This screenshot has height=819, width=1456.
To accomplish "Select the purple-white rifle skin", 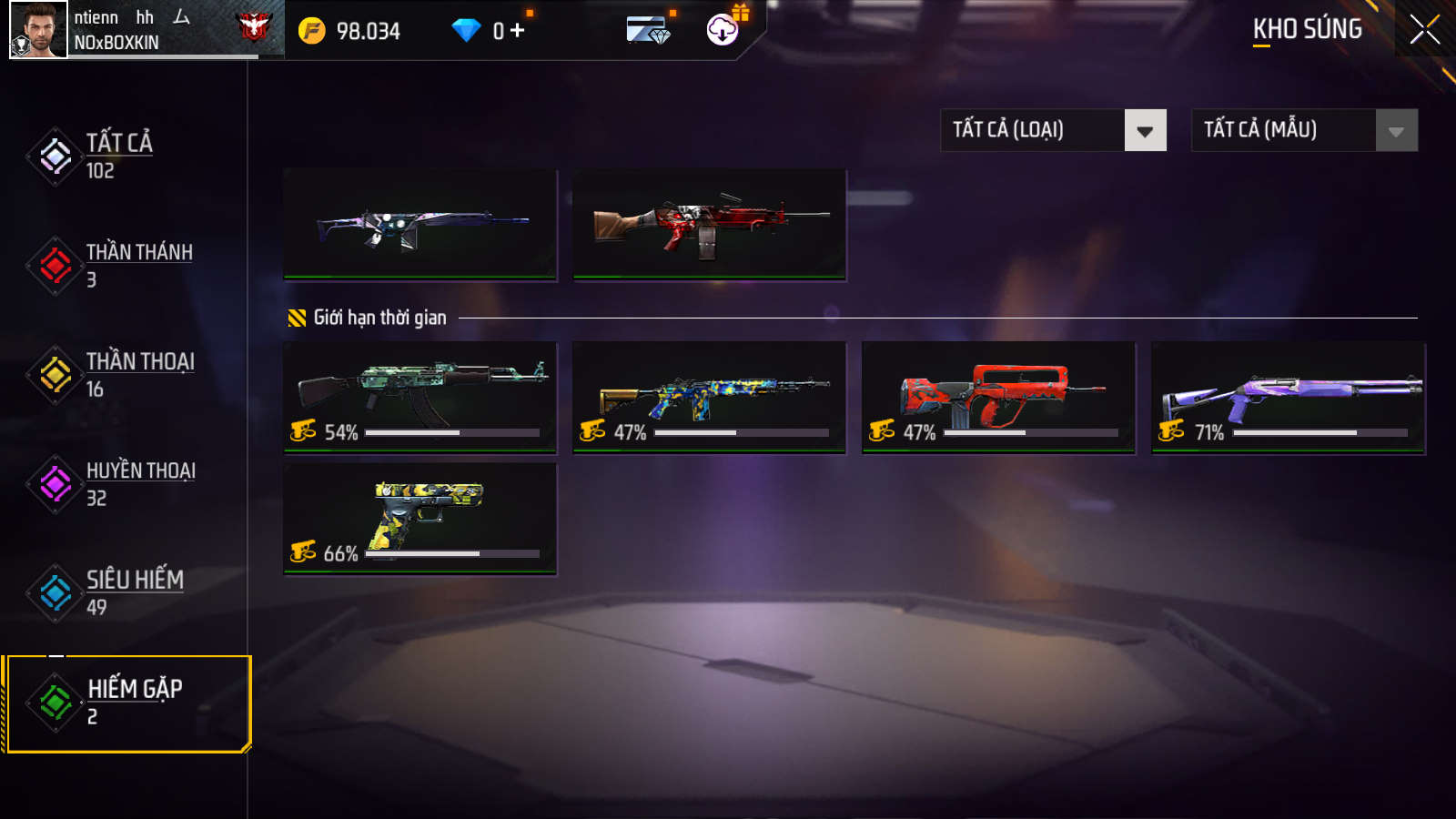I will click(x=420, y=224).
